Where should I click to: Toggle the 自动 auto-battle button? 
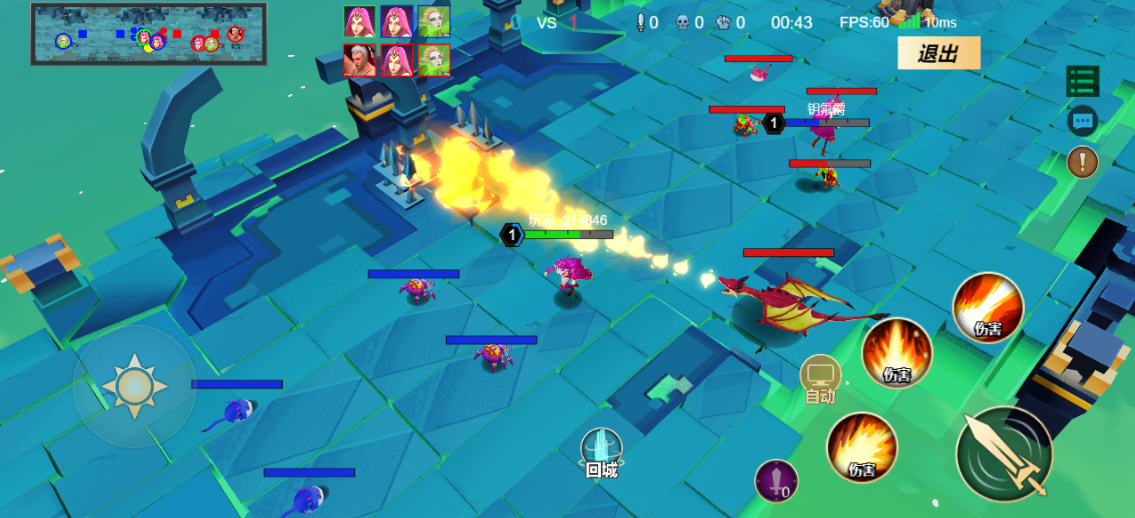(821, 379)
